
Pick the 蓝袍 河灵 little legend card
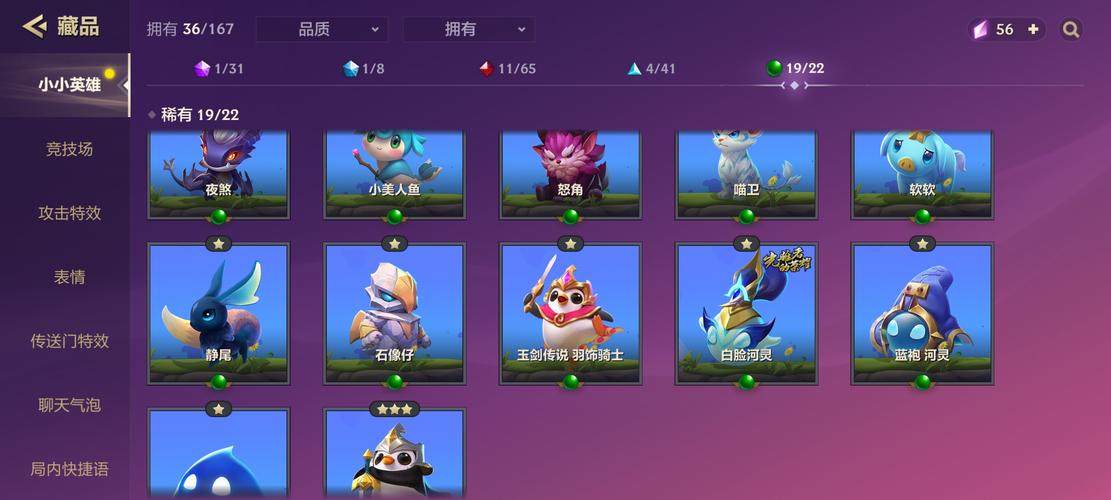click(x=922, y=312)
